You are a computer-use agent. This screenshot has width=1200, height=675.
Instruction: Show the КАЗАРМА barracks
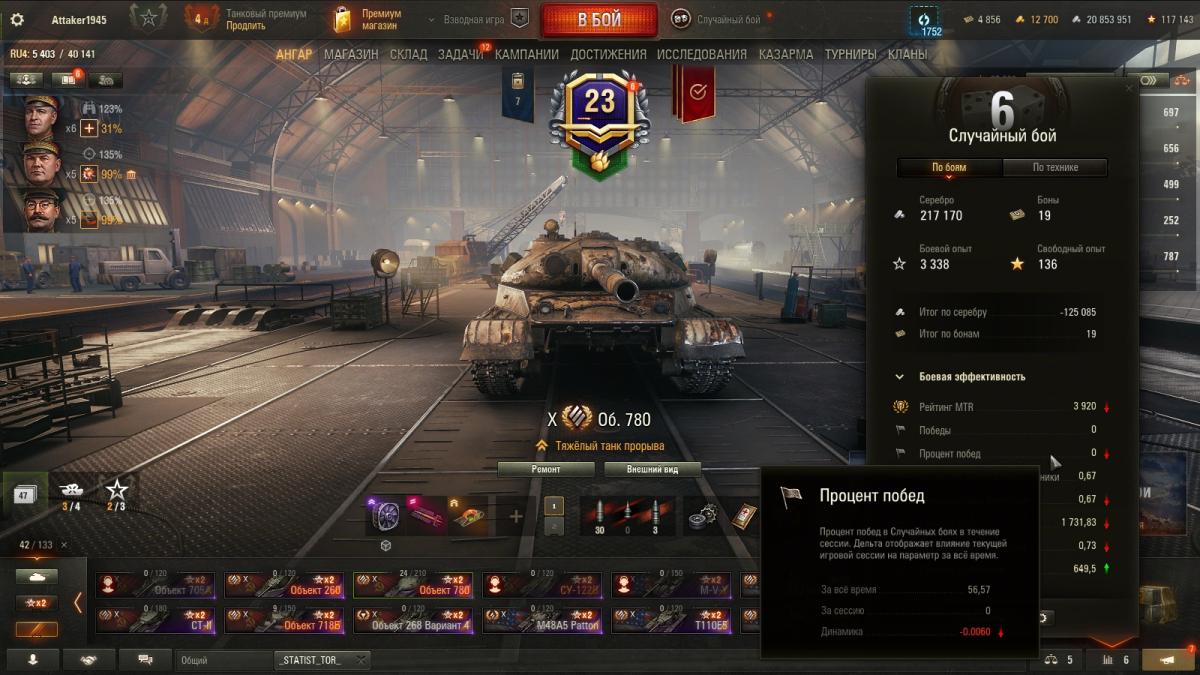click(x=786, y=55)
